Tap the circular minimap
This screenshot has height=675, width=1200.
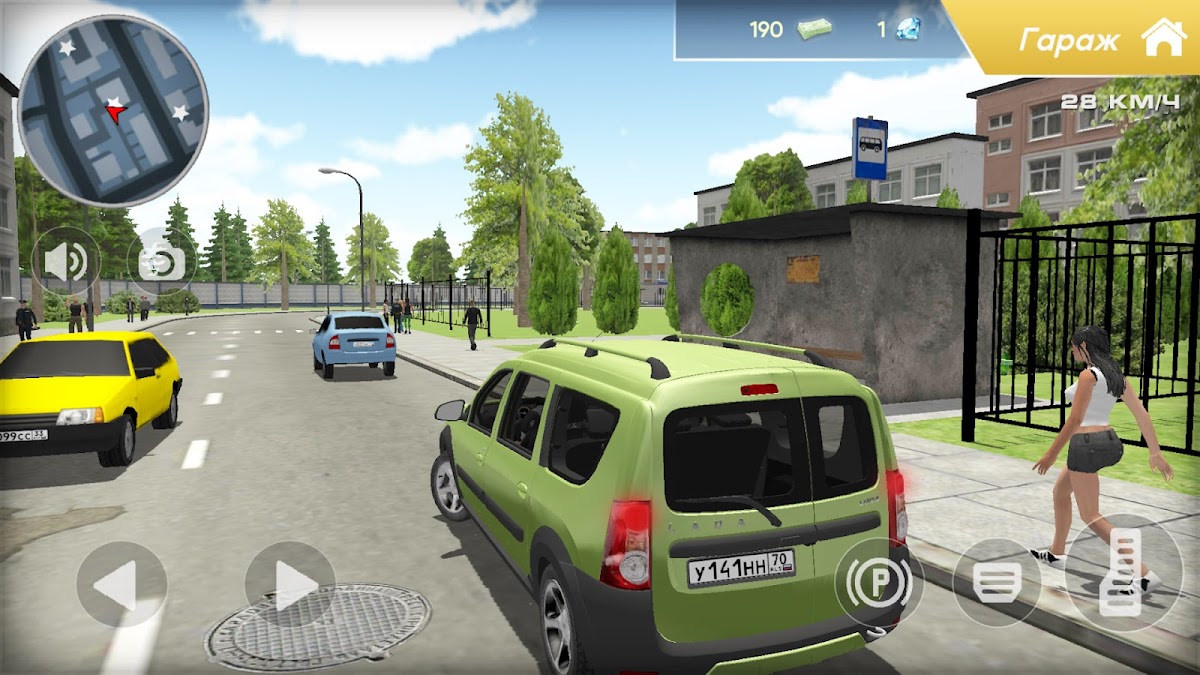pyautogui.click(x=113, y=110)
